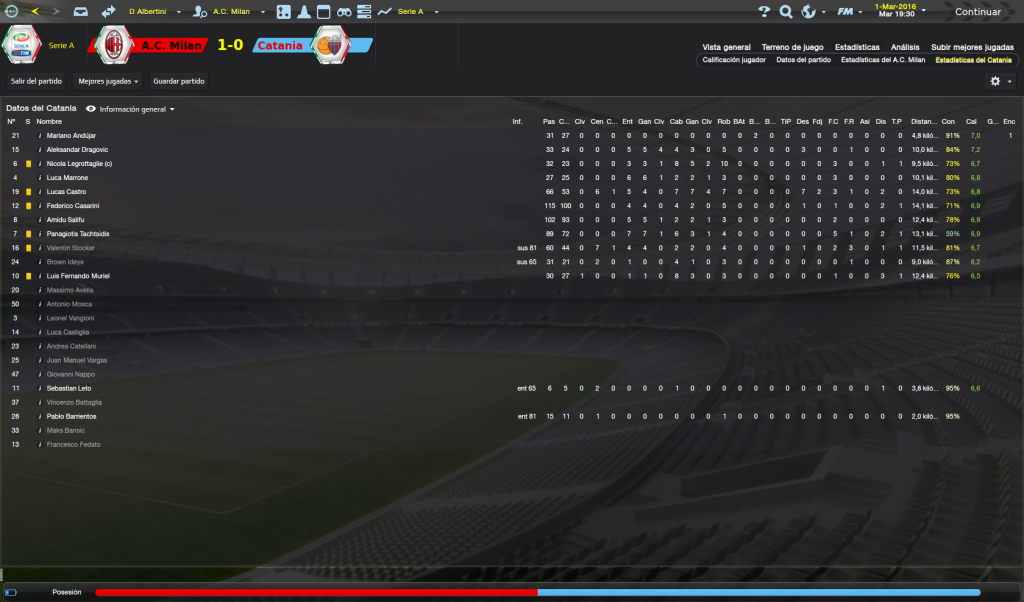The height and width of the screenshot is (602, 1024).
Task: Save the match with Guardar partido
Action: [180, 80]
